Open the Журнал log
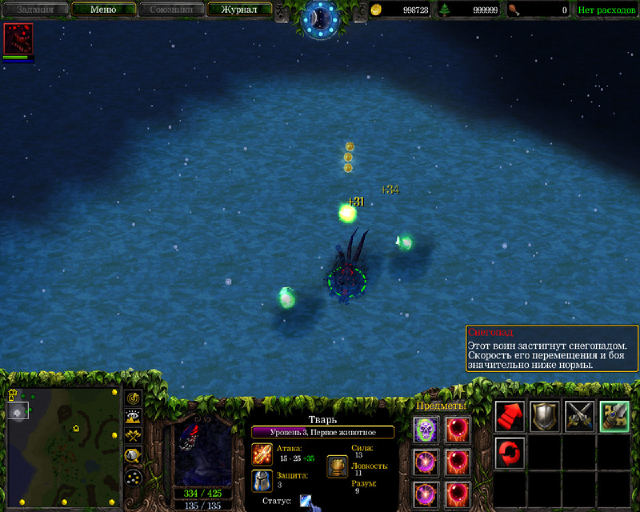 click(239, 10)
